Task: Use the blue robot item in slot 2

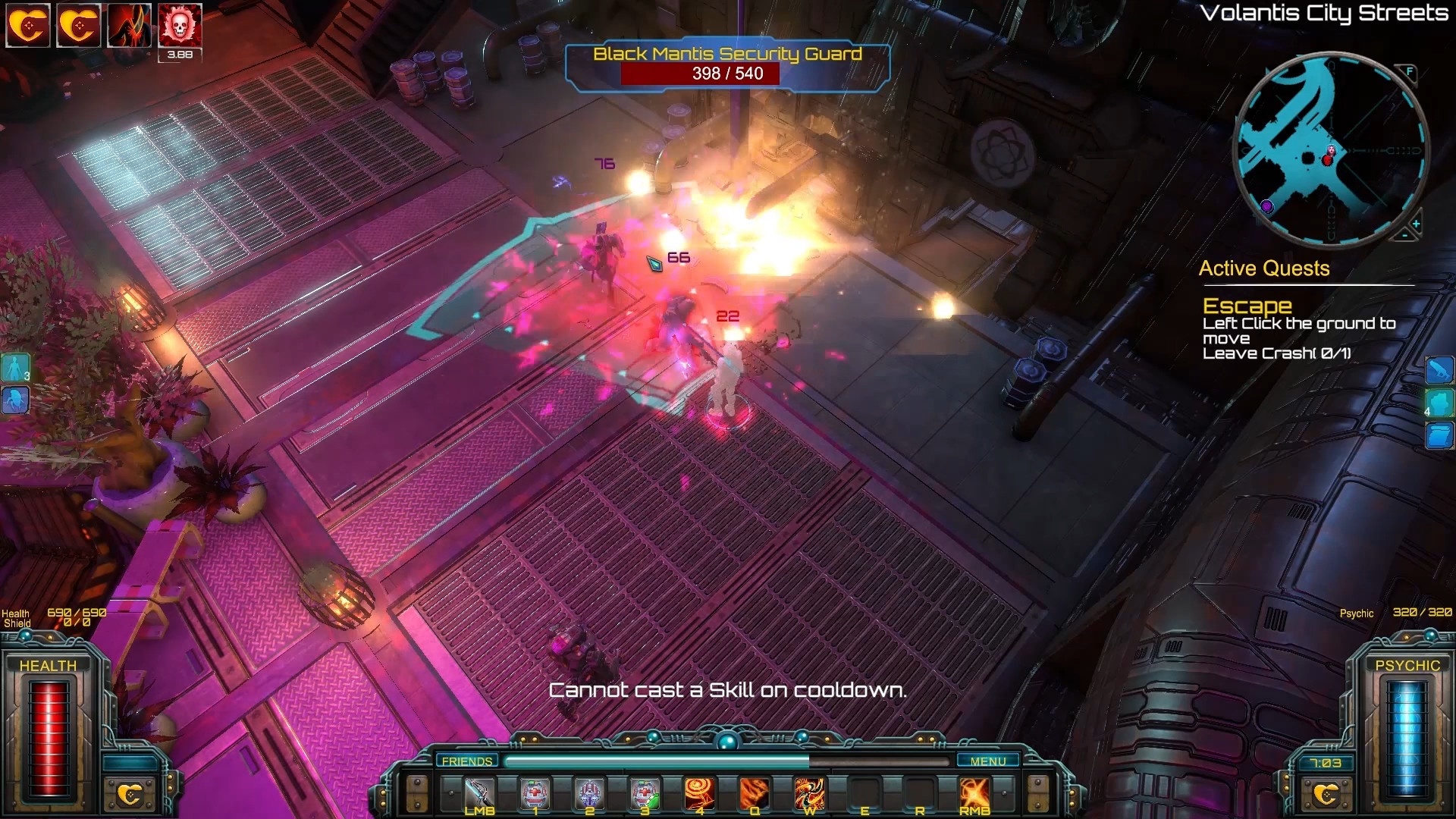Action: pyautogui.click(x=589, y=794)
